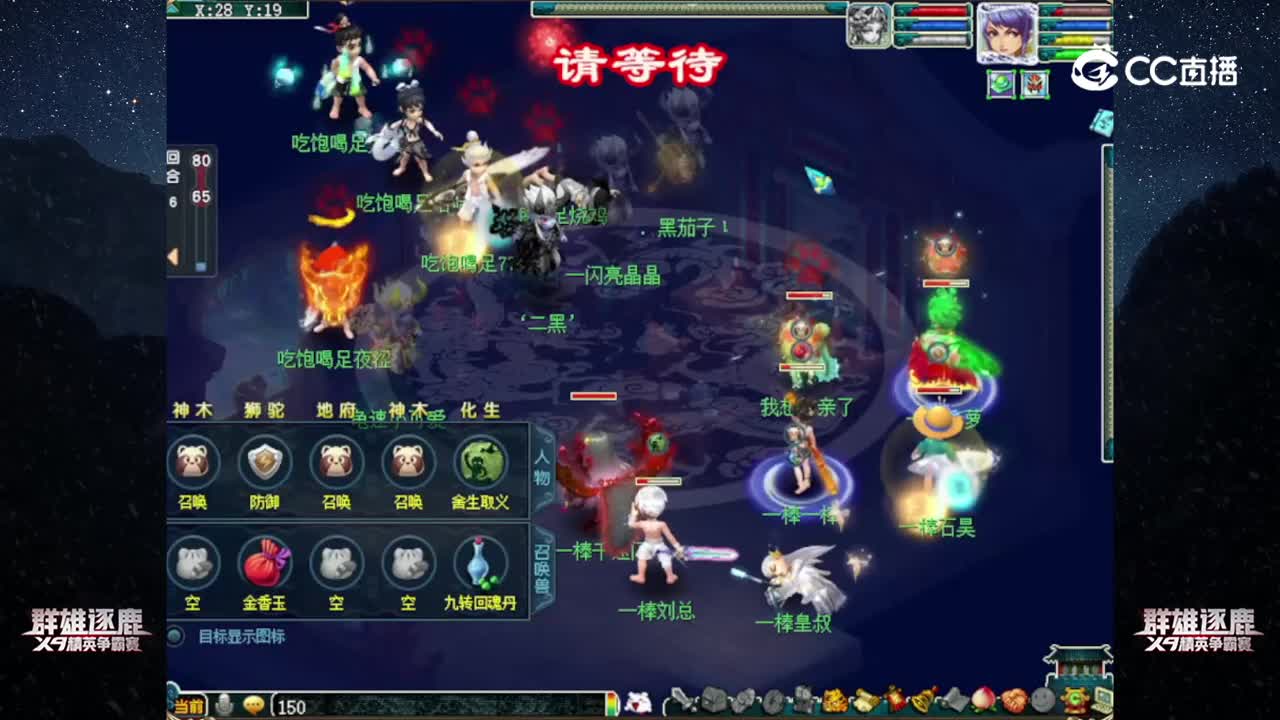Toggle the pet buff icon under player portrait

coord(1035,86)
